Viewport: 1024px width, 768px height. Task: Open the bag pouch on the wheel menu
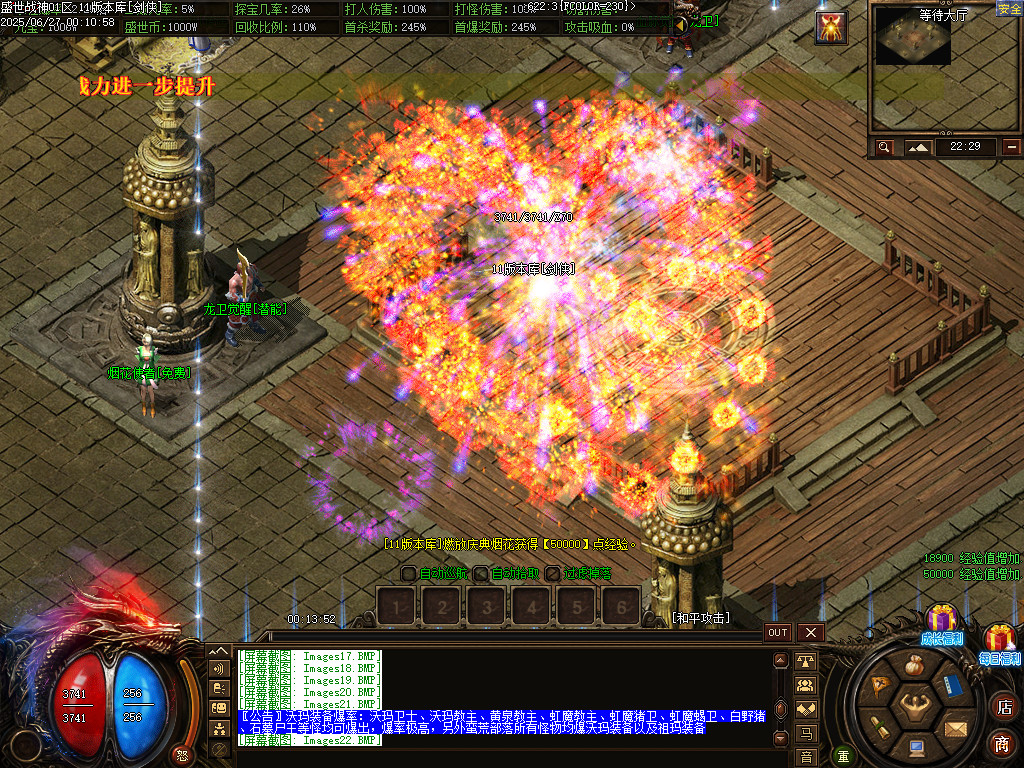pyautogui.click(x=914, y=666)
